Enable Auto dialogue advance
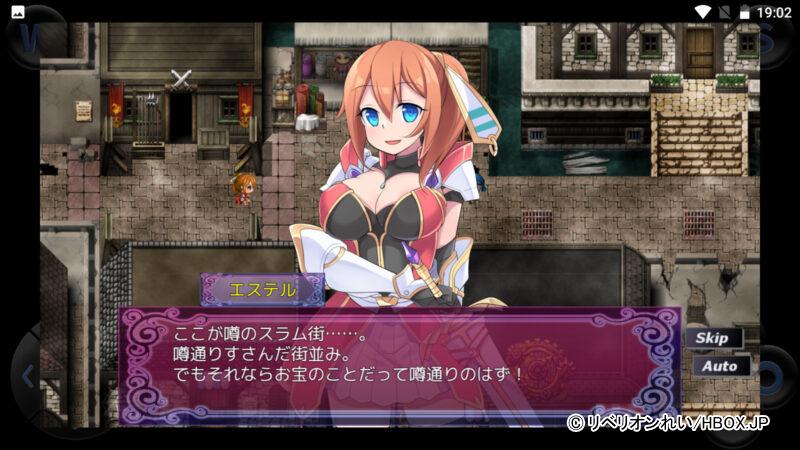The width and height of the screenshot is (800, 450). coord(718,366)
